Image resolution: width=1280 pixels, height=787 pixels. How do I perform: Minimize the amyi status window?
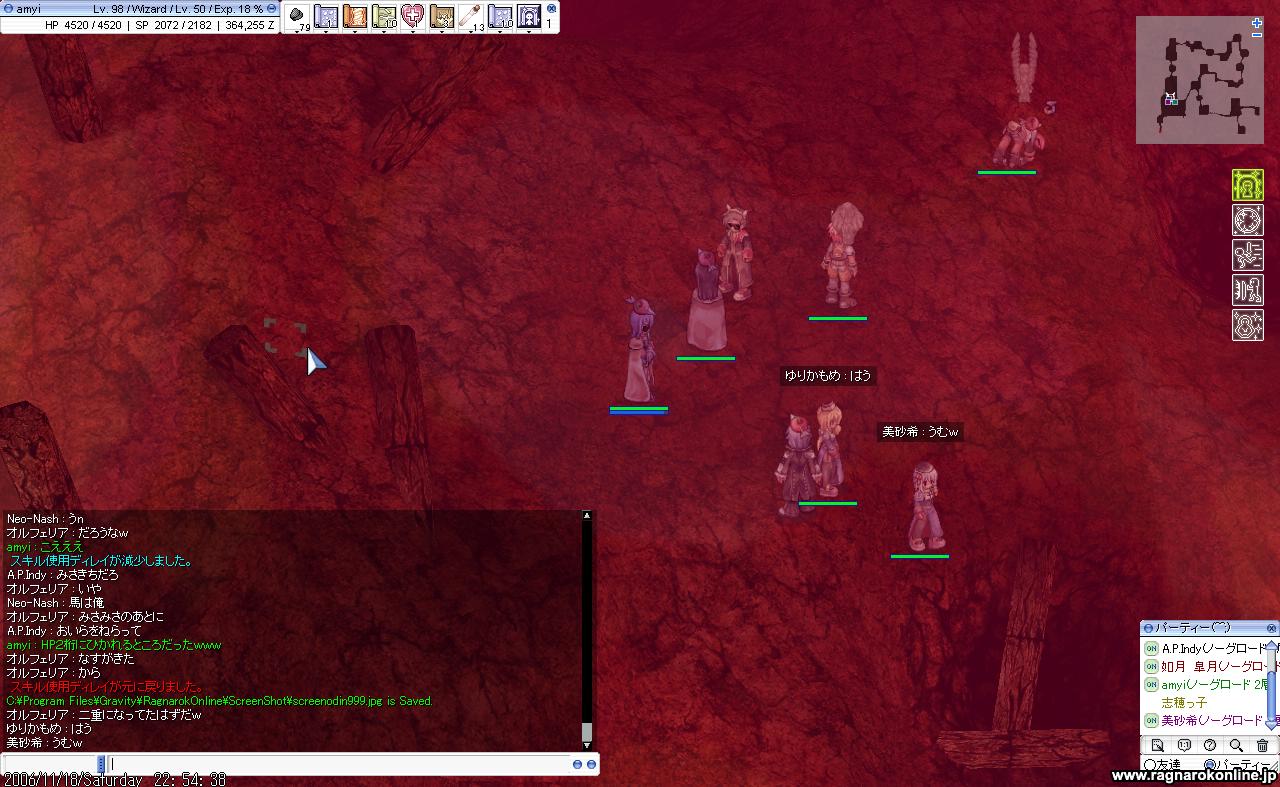(x=271, y=8)
